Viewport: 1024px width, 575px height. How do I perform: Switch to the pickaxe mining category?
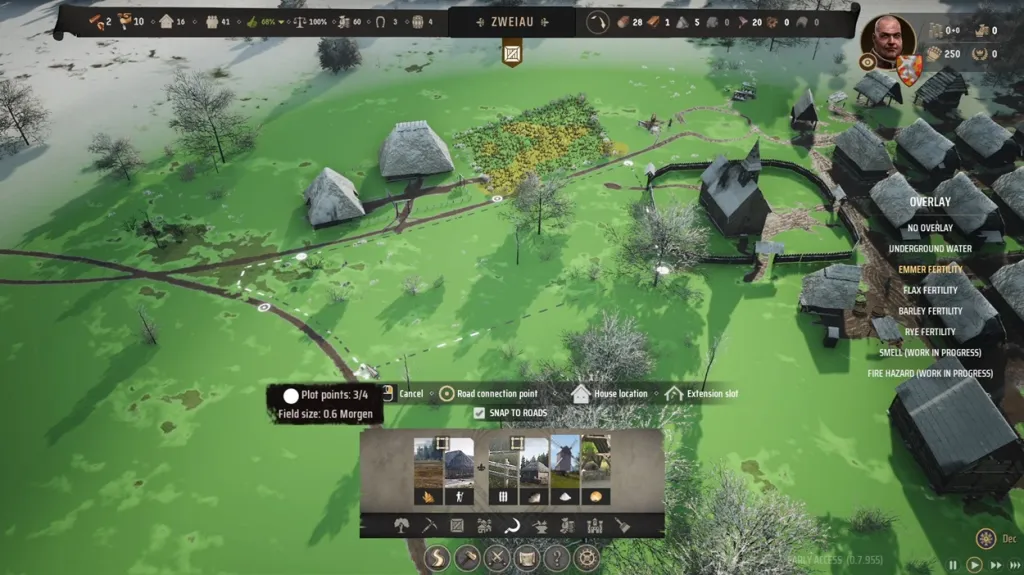(429, 525)
